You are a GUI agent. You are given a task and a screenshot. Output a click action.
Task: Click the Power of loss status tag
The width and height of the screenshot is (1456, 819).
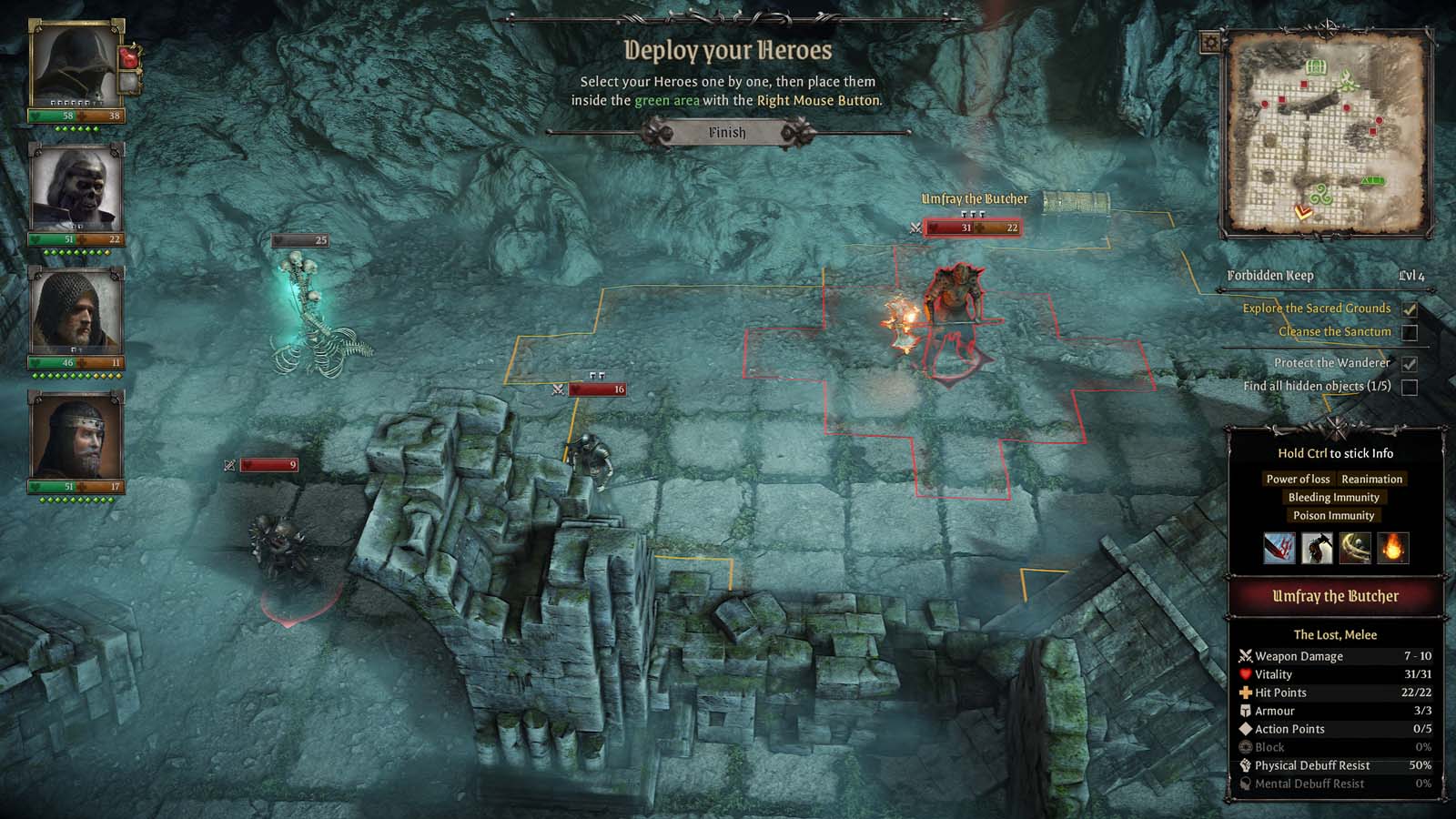coord(1296,479)
